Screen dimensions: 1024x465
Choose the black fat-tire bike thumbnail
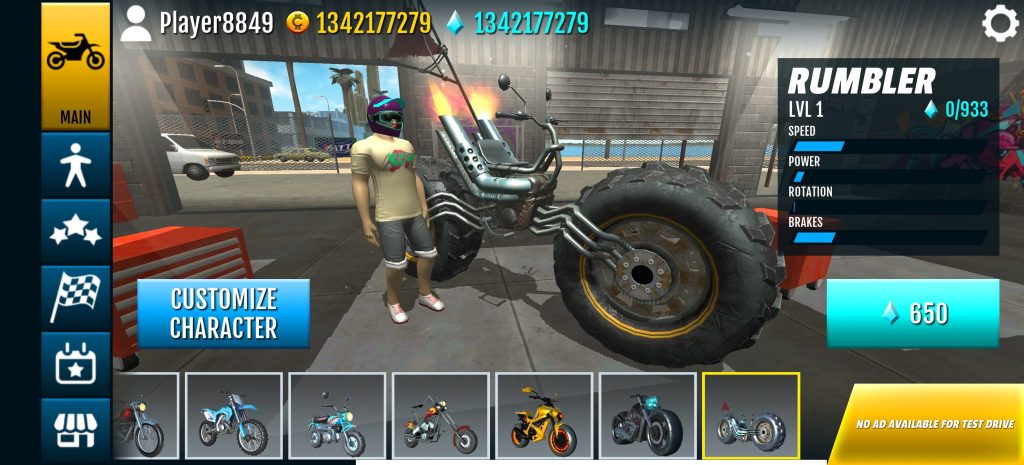(x=646, y=415)
